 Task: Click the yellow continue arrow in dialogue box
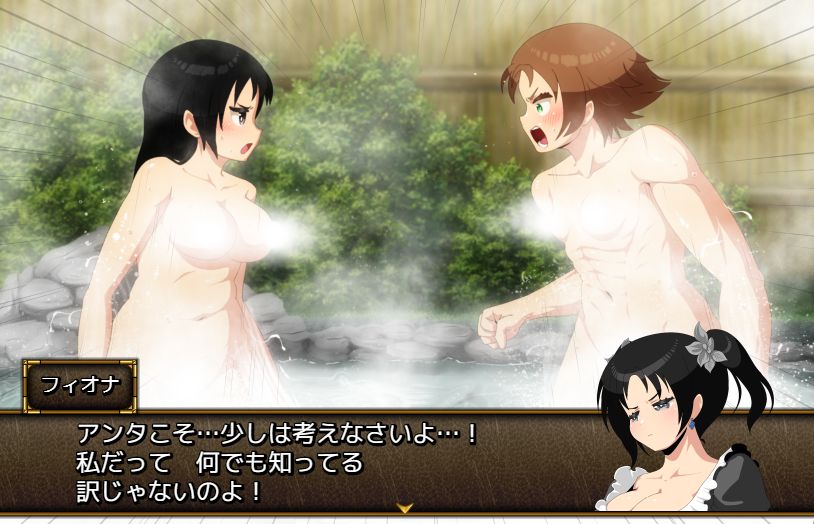coord(405,508)
